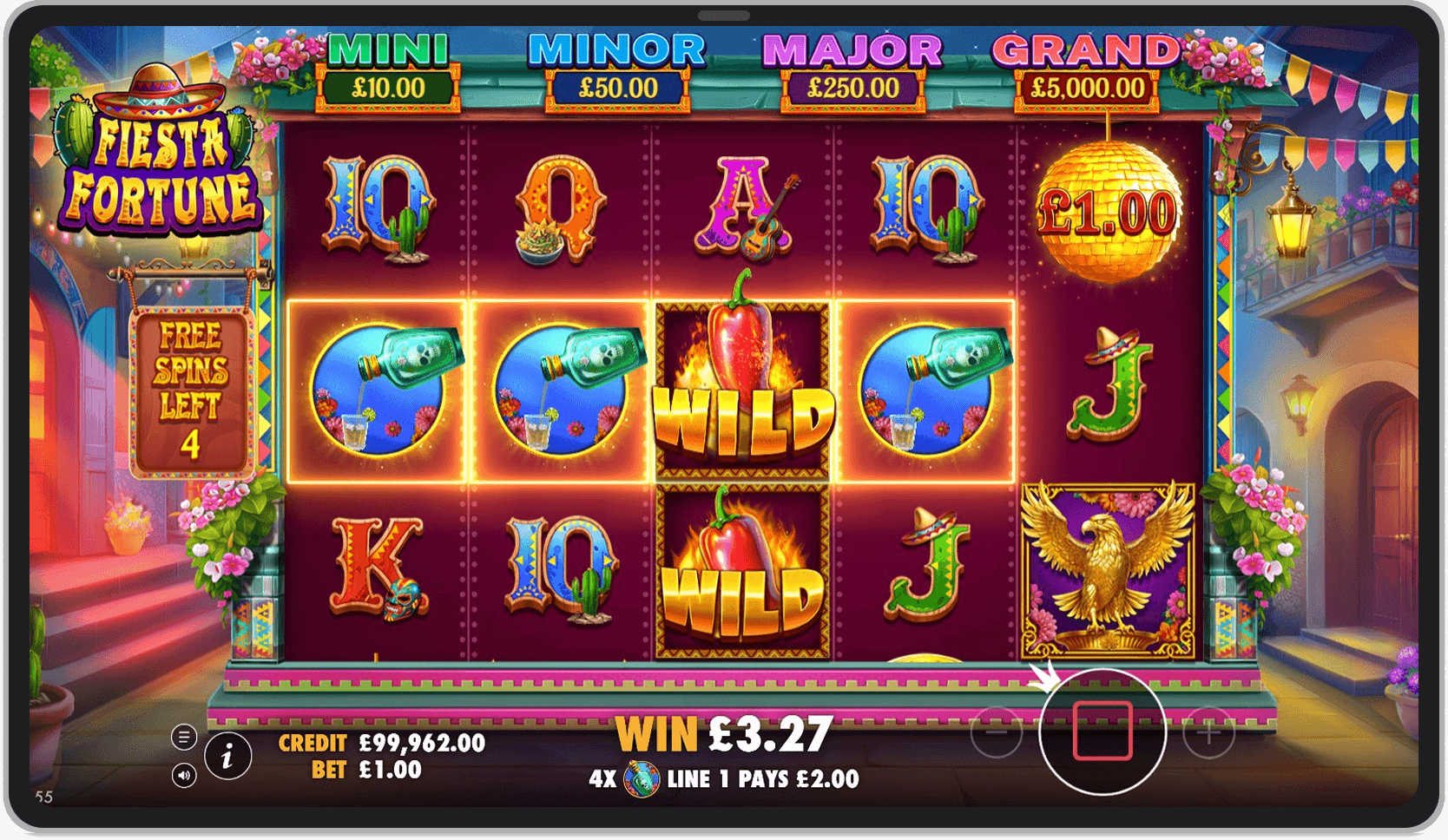Viewport: 1448px width, 840px height.
Task: Open the game info 'i' button
Action: click(228, 757)
